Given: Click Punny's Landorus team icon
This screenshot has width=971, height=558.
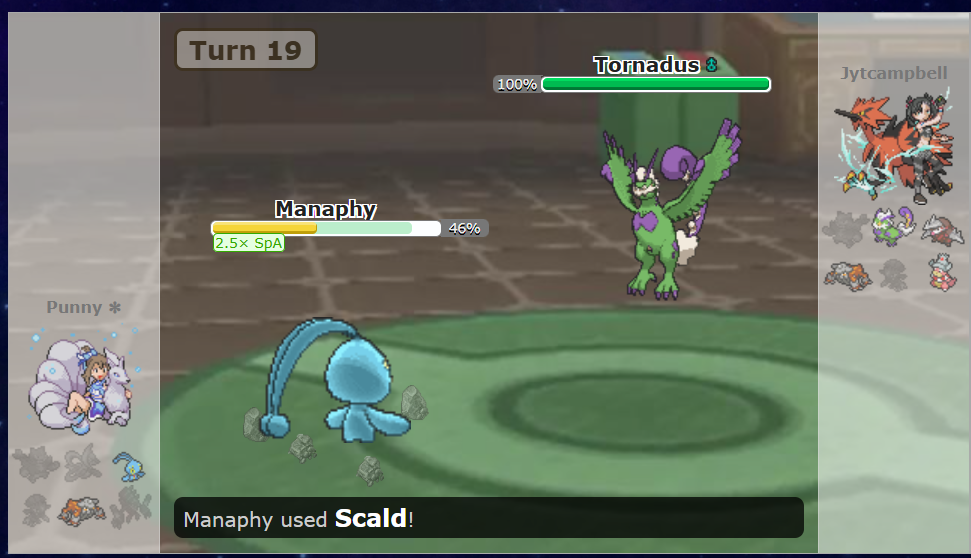Looking at the screenshot, I should click(x=81, y=510).
